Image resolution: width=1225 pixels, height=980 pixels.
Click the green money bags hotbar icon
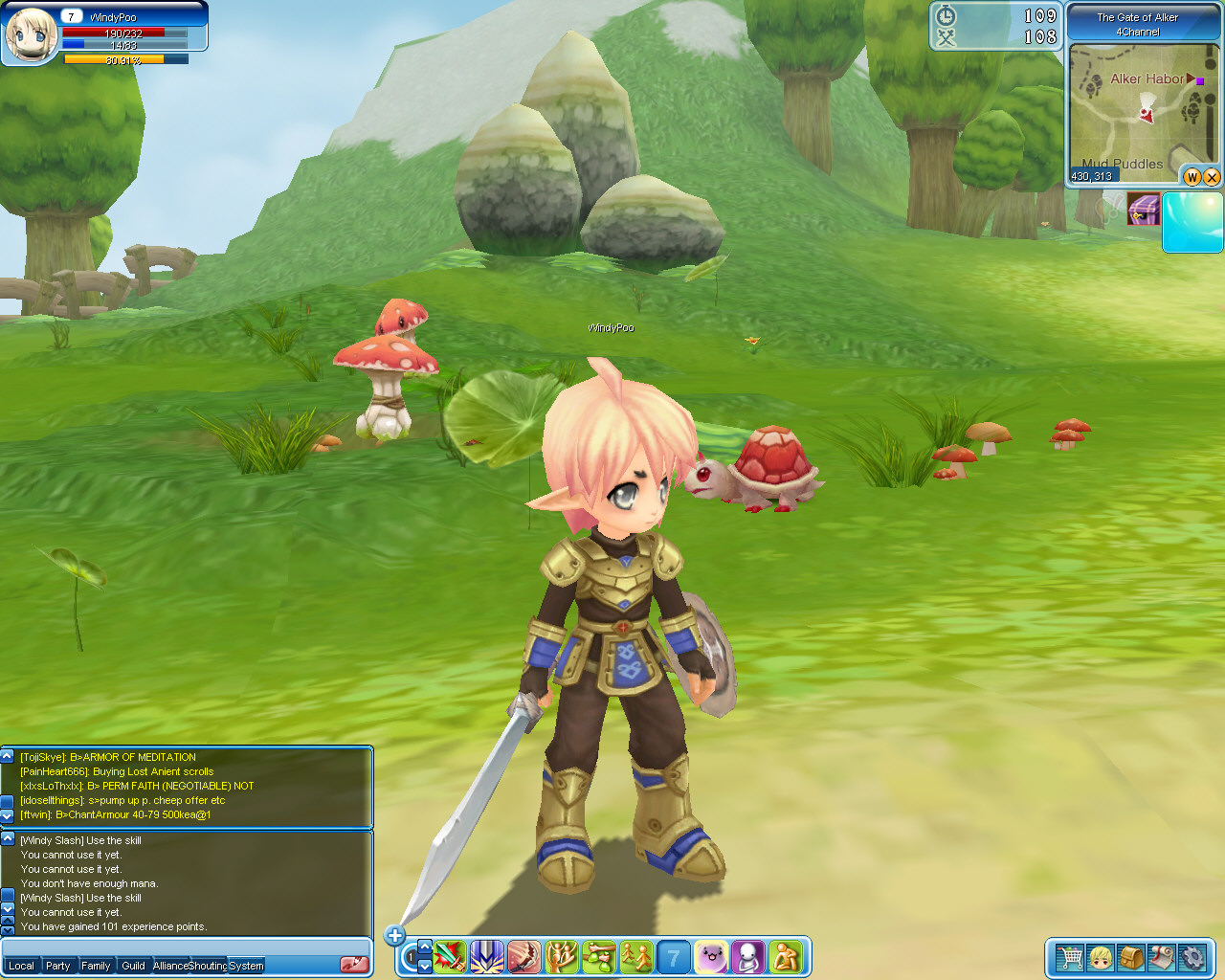pyautogui.click(x=599, y=956)
